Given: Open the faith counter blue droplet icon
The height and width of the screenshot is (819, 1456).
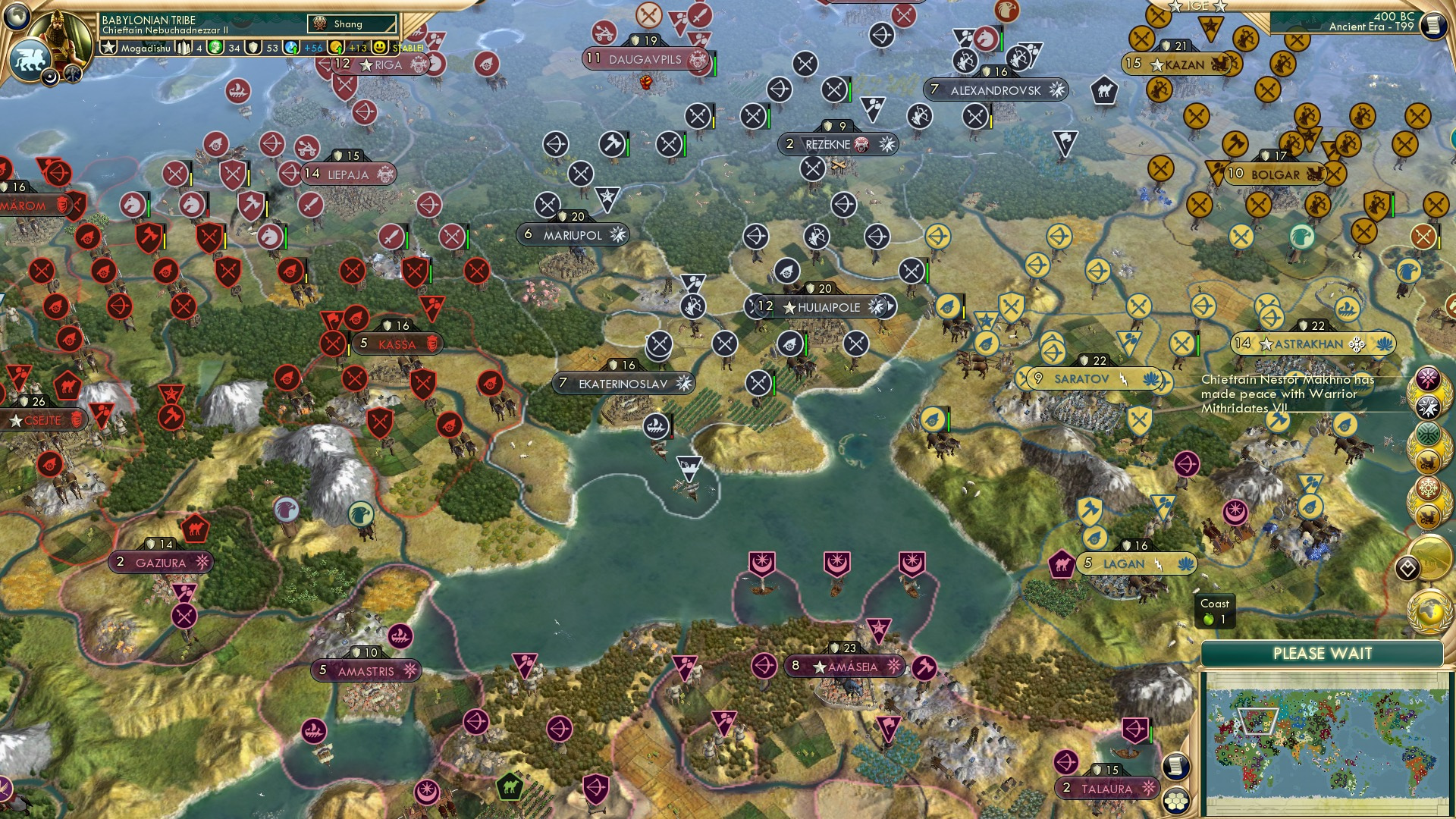Looking at the screenshot, I should [x=291, y=47].
